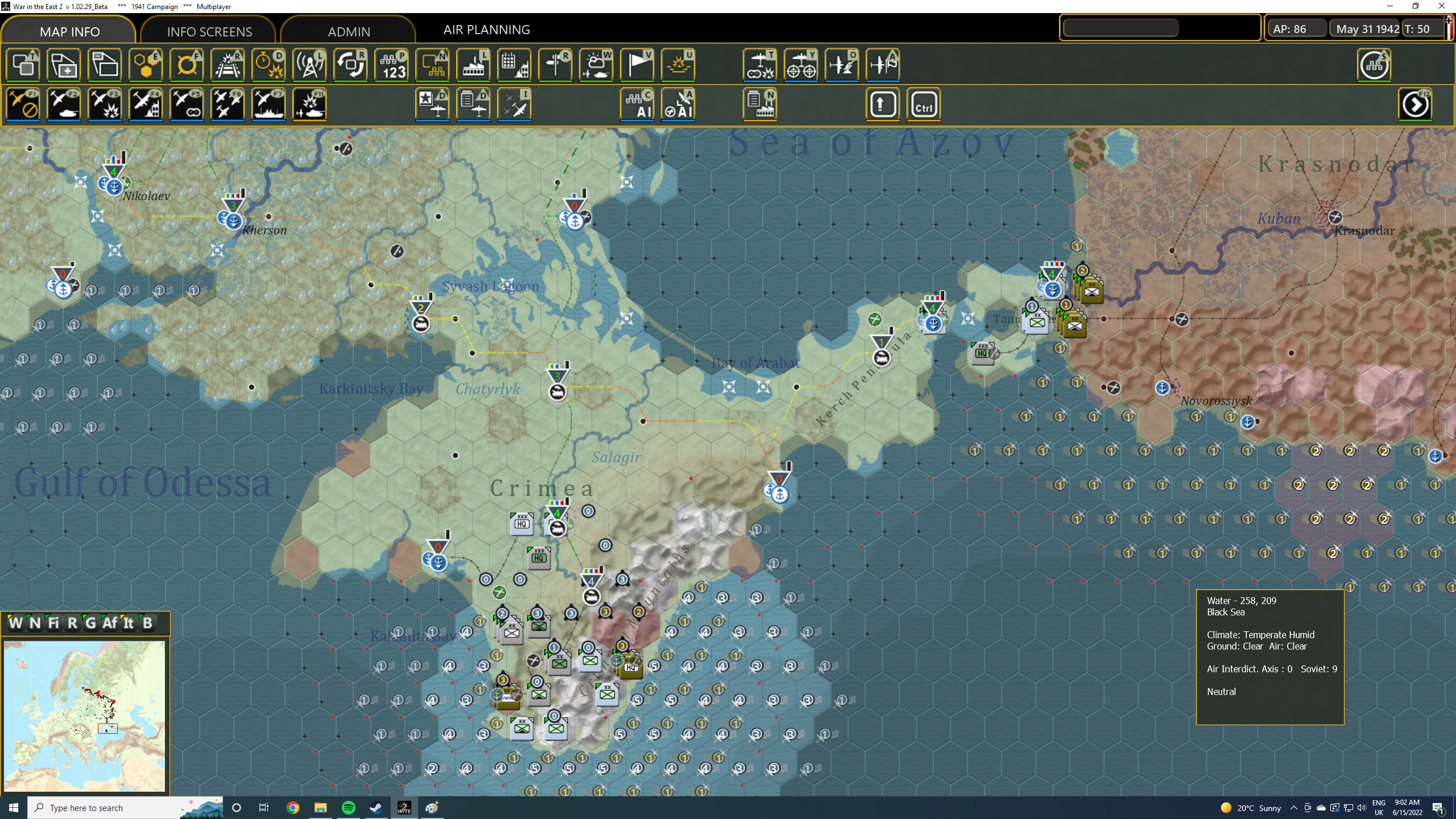Toggle victory location flags (V)
Viewport: 1456px width, 819px height.
click(636, 65)
